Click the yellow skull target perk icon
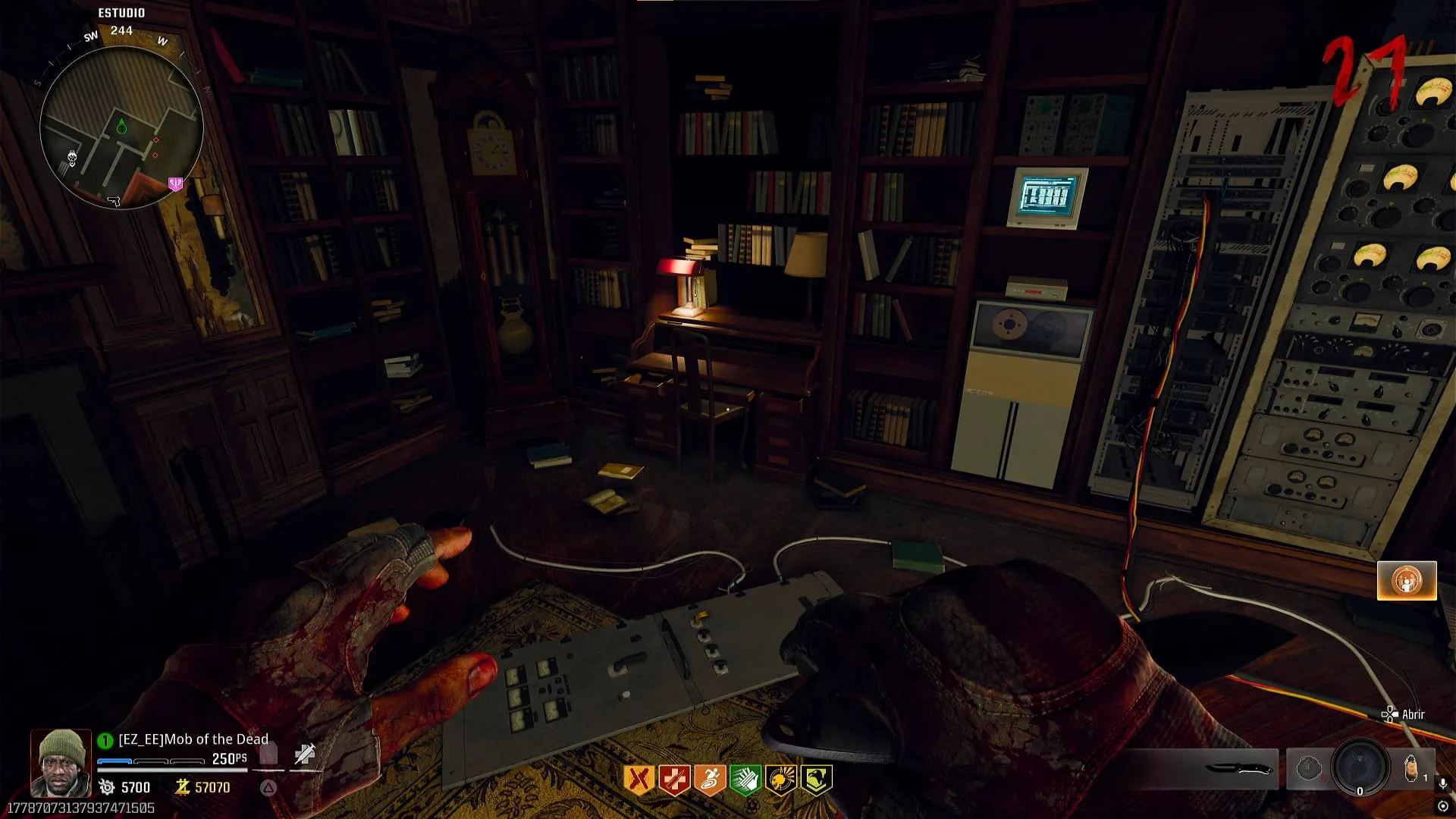Viewport: 1456px width, 819px height. click(x=781, y=780)
